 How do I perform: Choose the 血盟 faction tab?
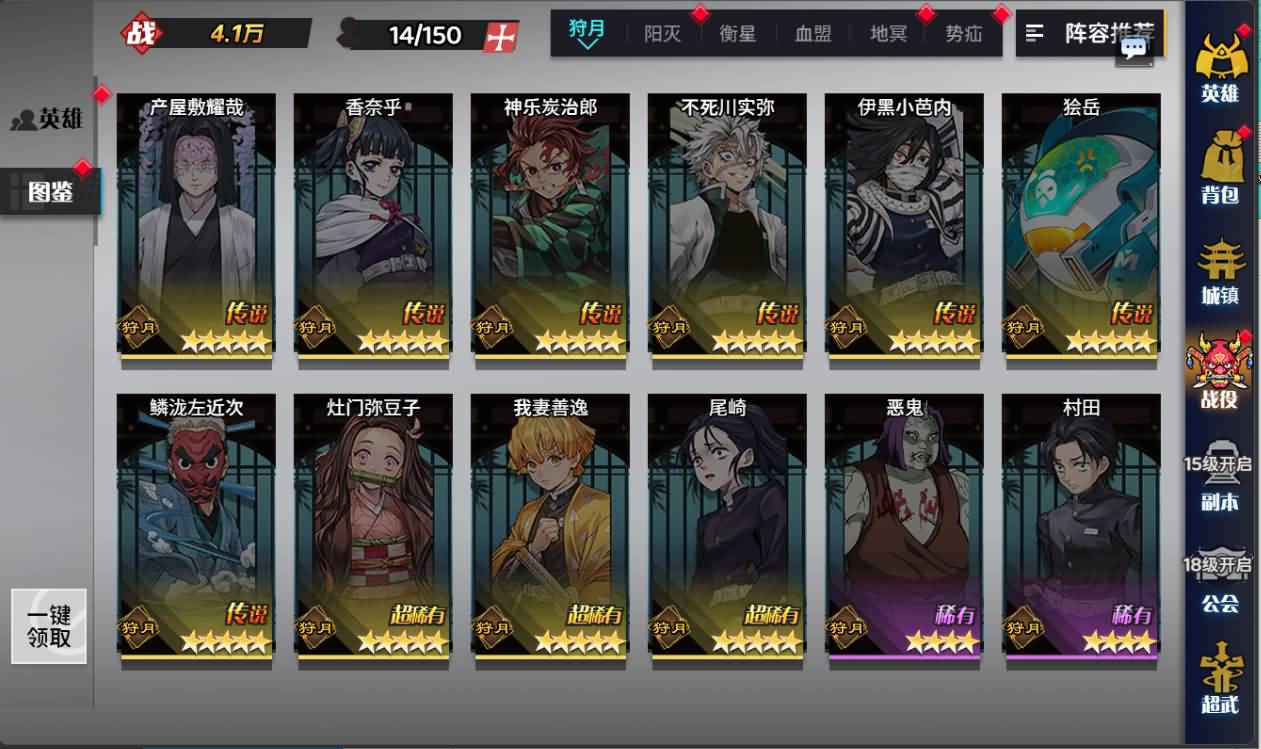[813, 34]
